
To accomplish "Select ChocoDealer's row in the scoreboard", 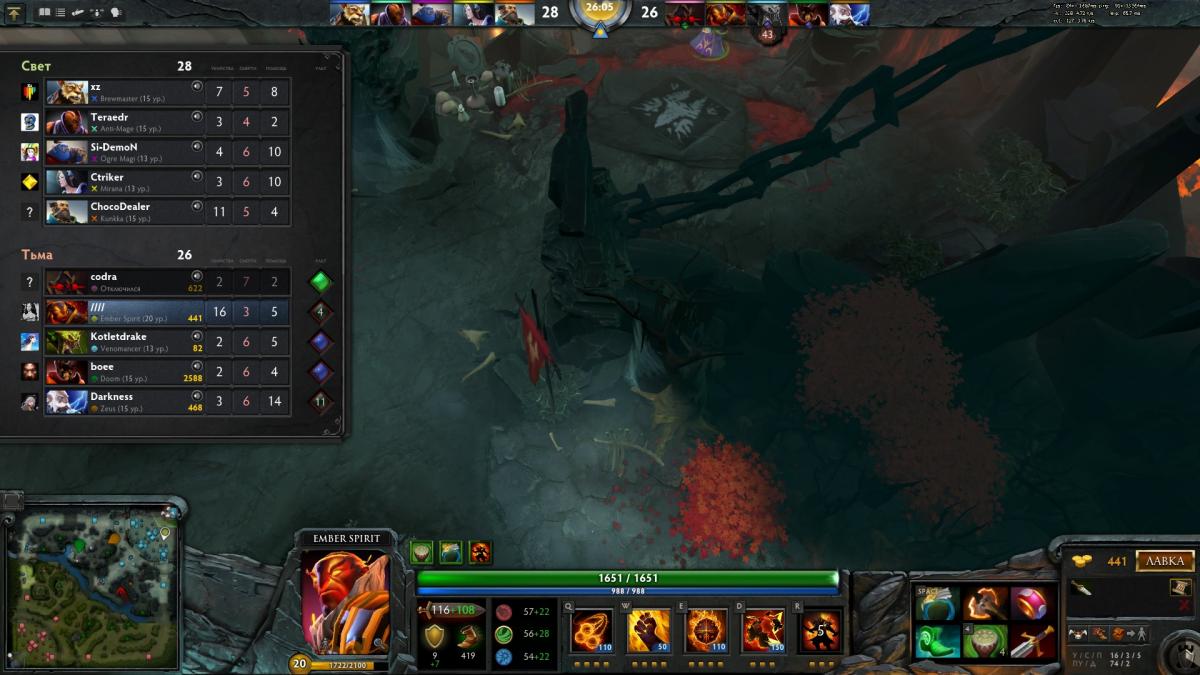I will (125, 212).
